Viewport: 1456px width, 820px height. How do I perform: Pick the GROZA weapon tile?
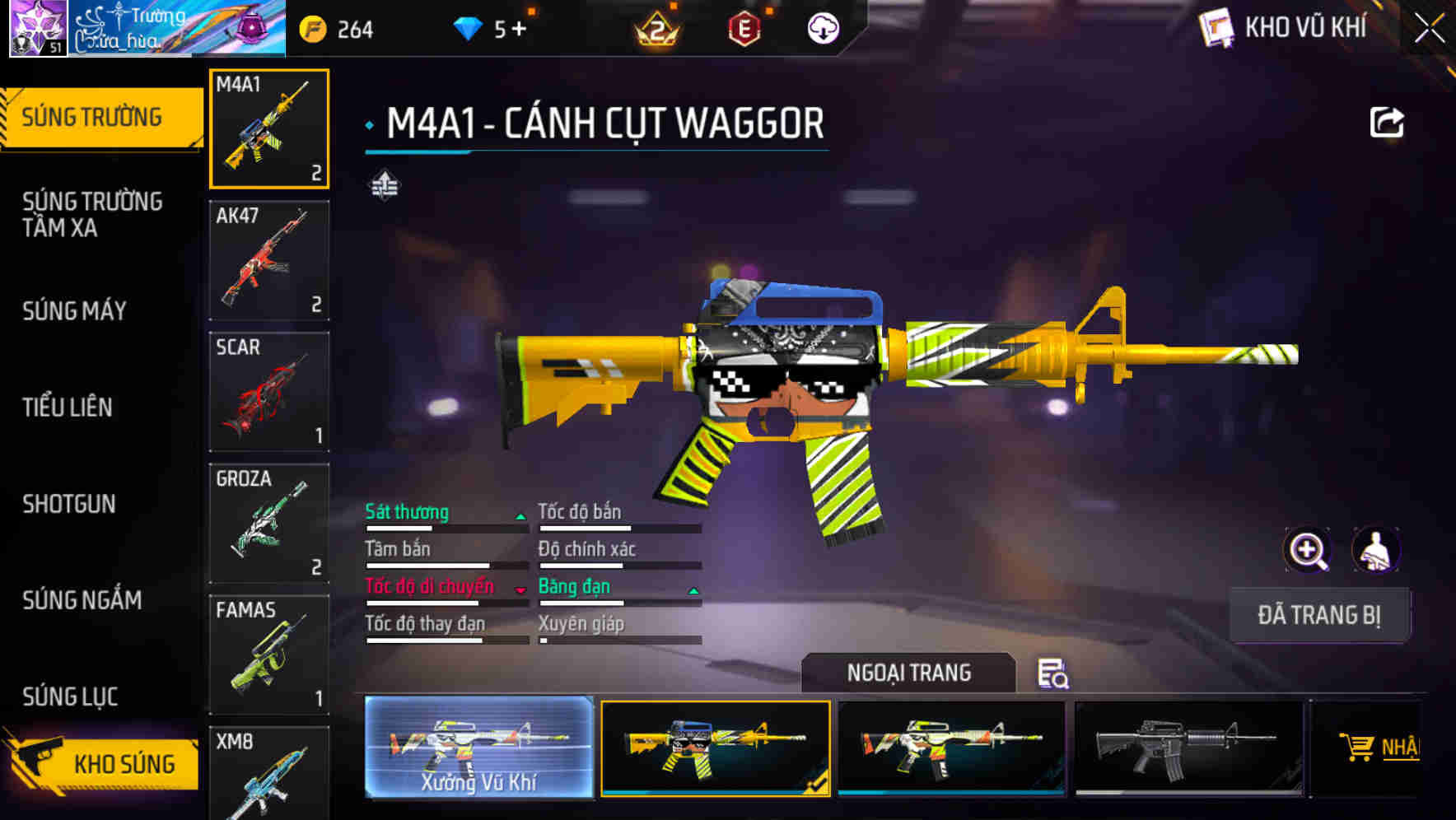point(269,524)
